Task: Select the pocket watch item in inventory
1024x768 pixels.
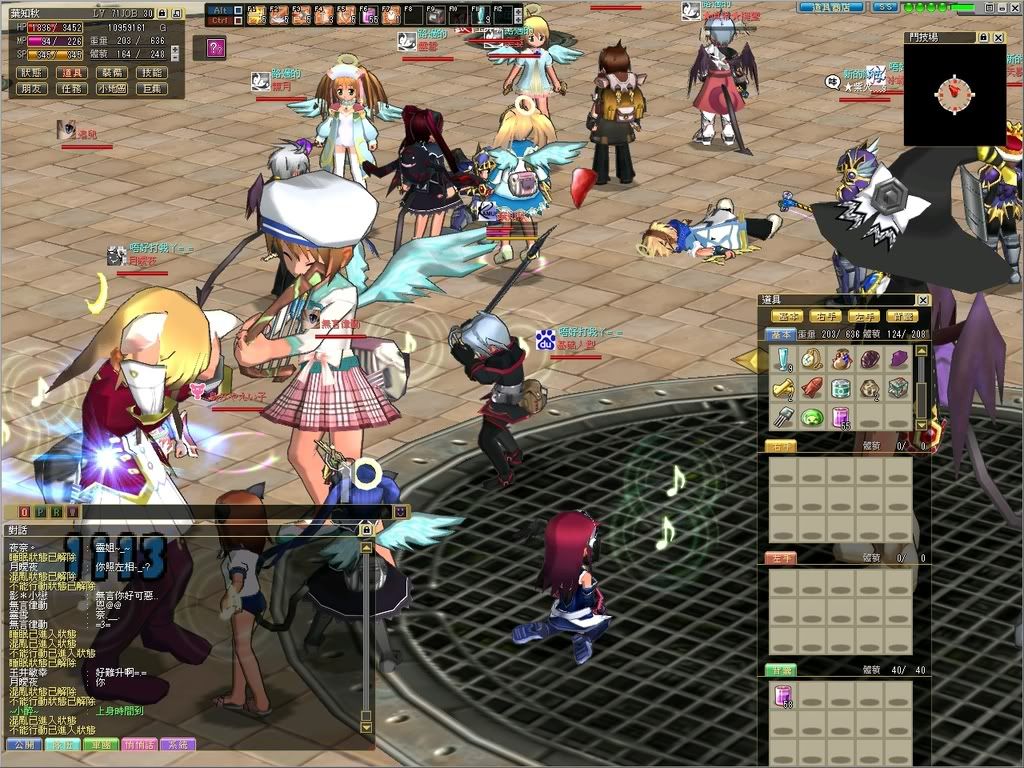Action: 812,359
